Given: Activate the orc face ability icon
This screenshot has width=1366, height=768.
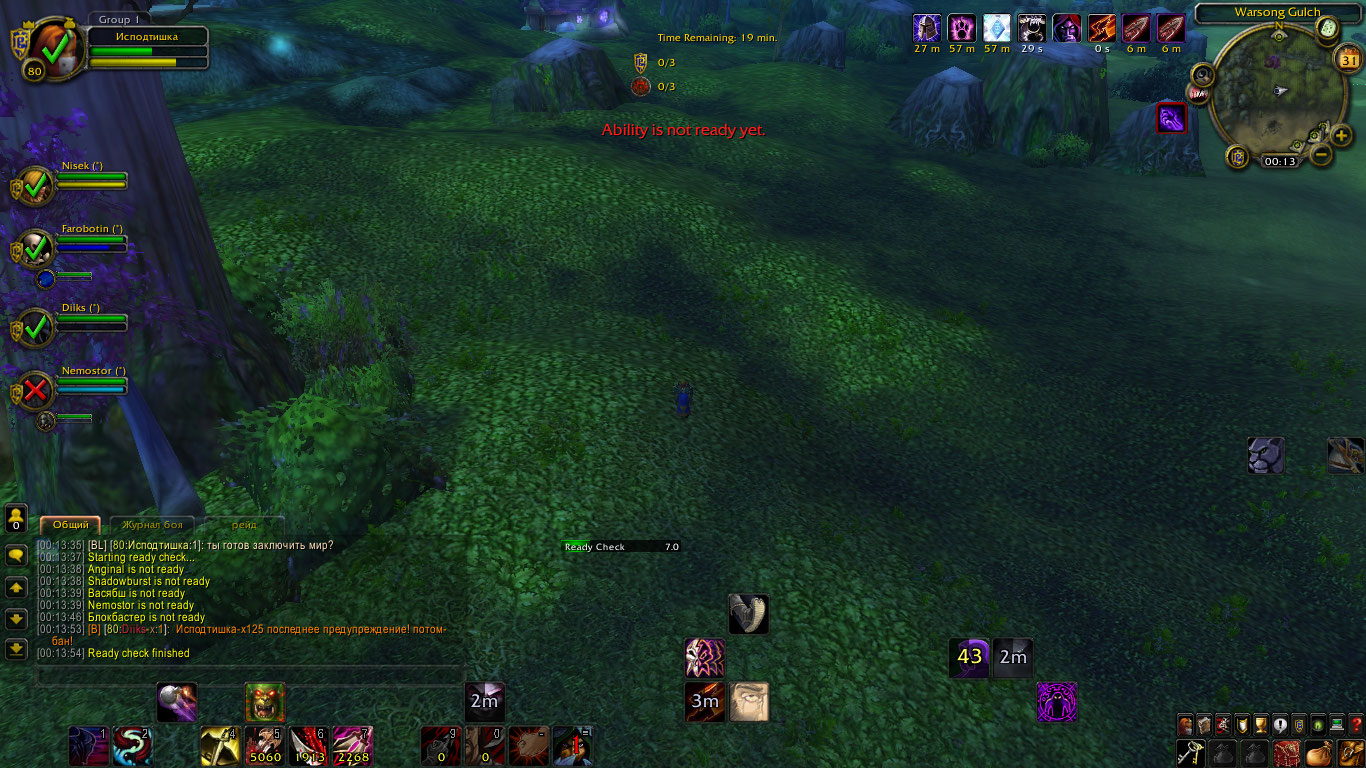Looking at the screenshot, I should click(x=265, y=702).
